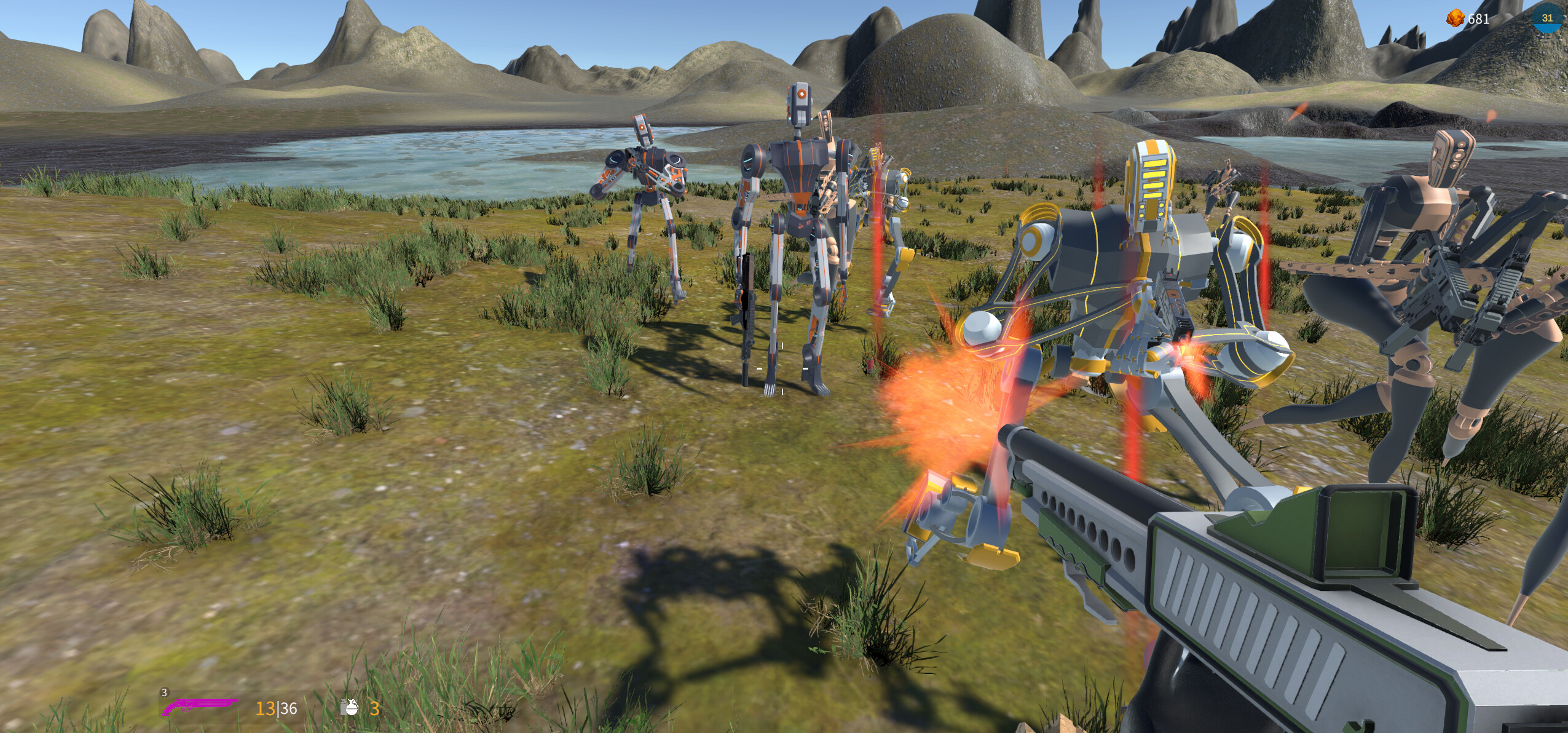Viewport: 1568px width, 733px height.
Task: Click the grenade count number 3
Action: (376, 708)
